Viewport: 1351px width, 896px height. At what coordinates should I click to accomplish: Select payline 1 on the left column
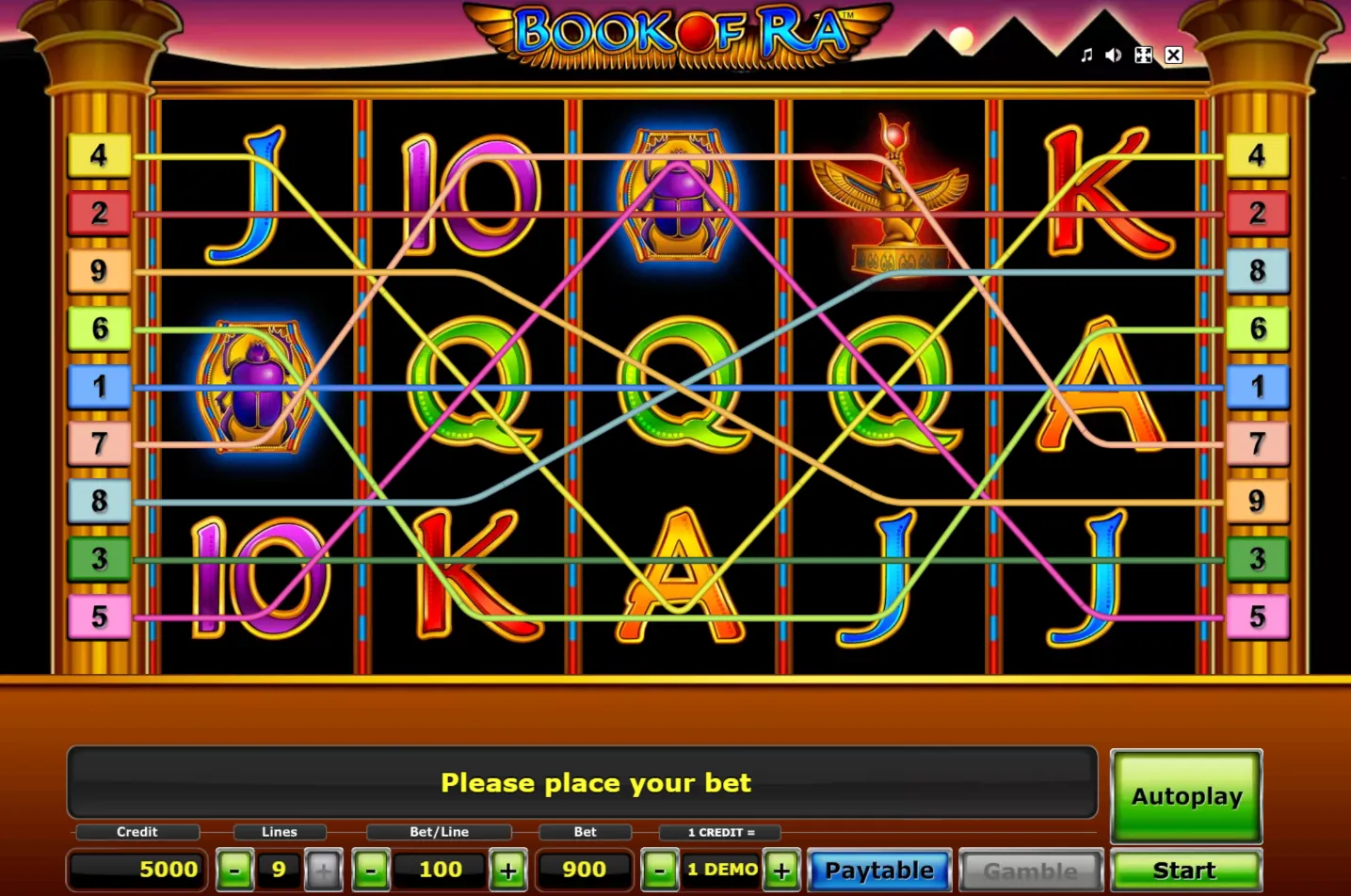point(98,386)
